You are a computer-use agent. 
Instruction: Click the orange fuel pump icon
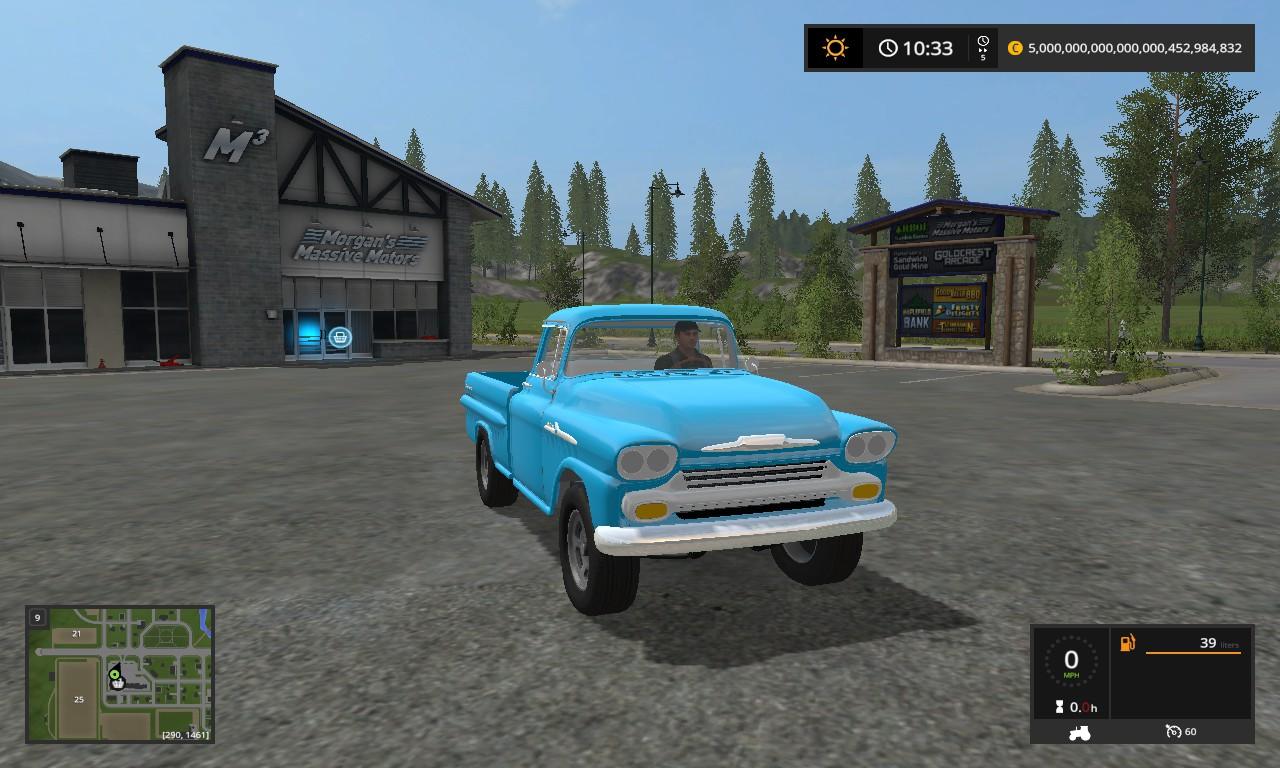[x=1127, y=643]
